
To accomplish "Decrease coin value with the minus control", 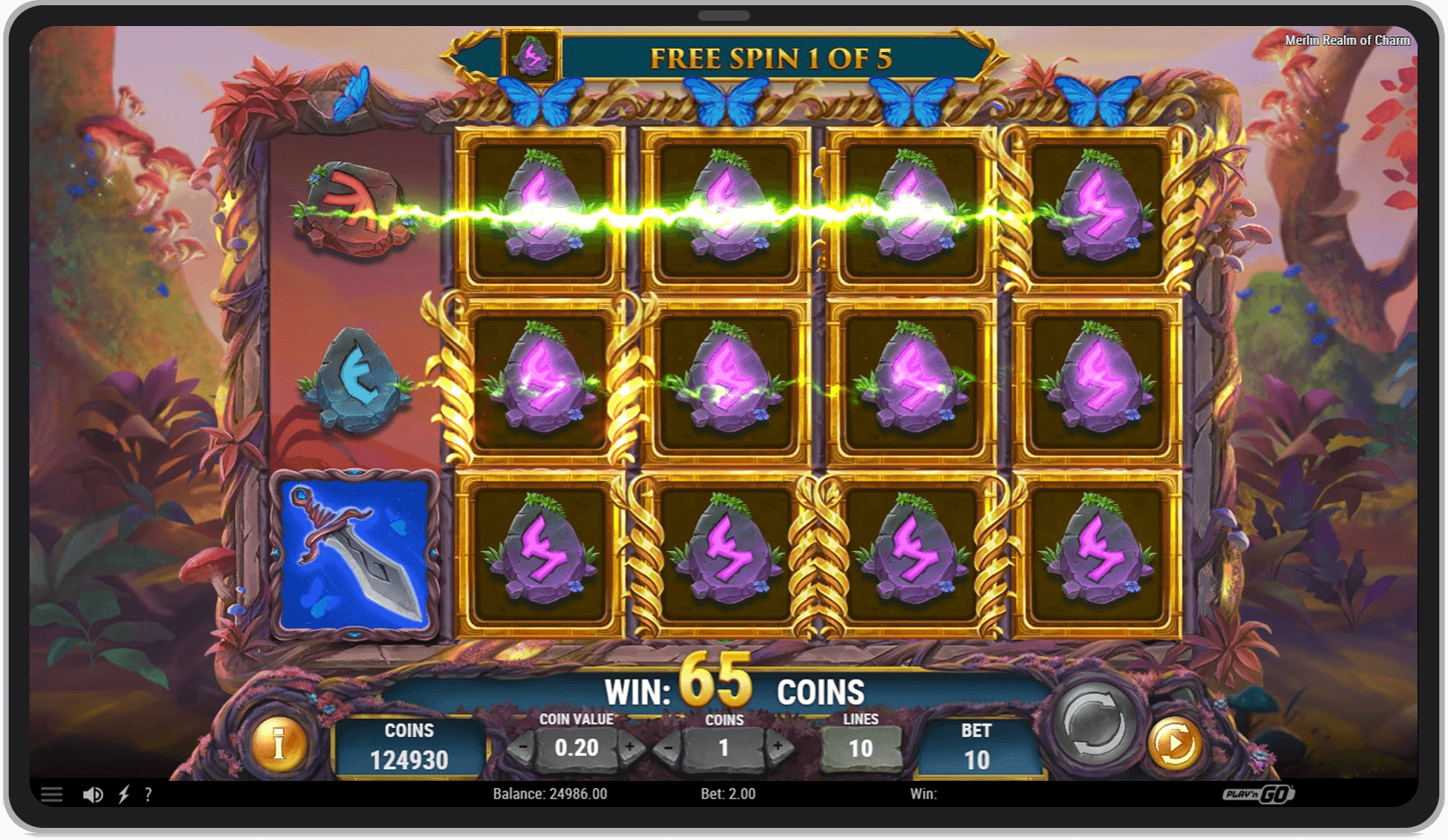I will point(522,747).
